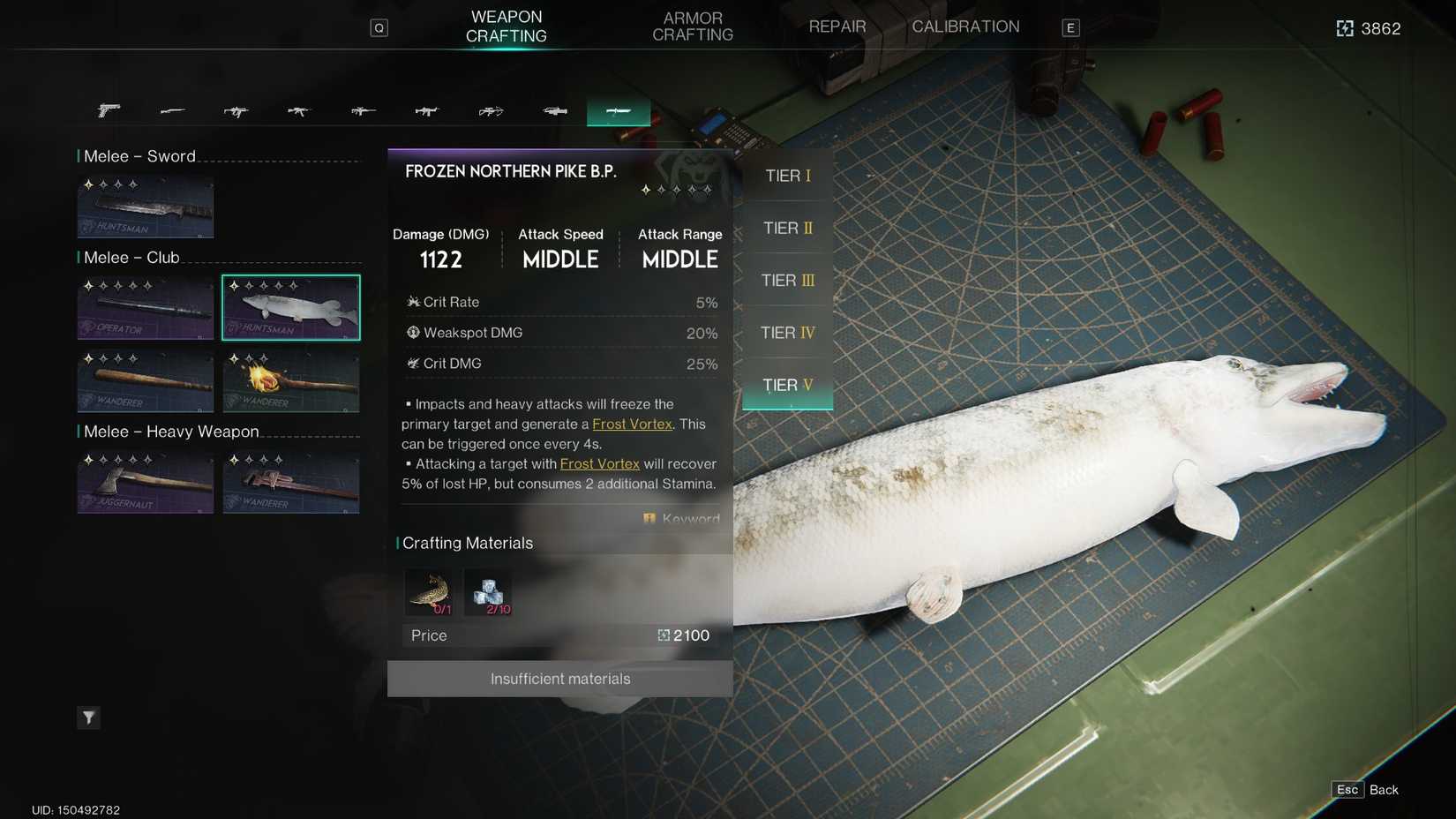The image size is (1456, 819).
Task: Click the Frost Vortex keyword link
Action: point(630,424)
